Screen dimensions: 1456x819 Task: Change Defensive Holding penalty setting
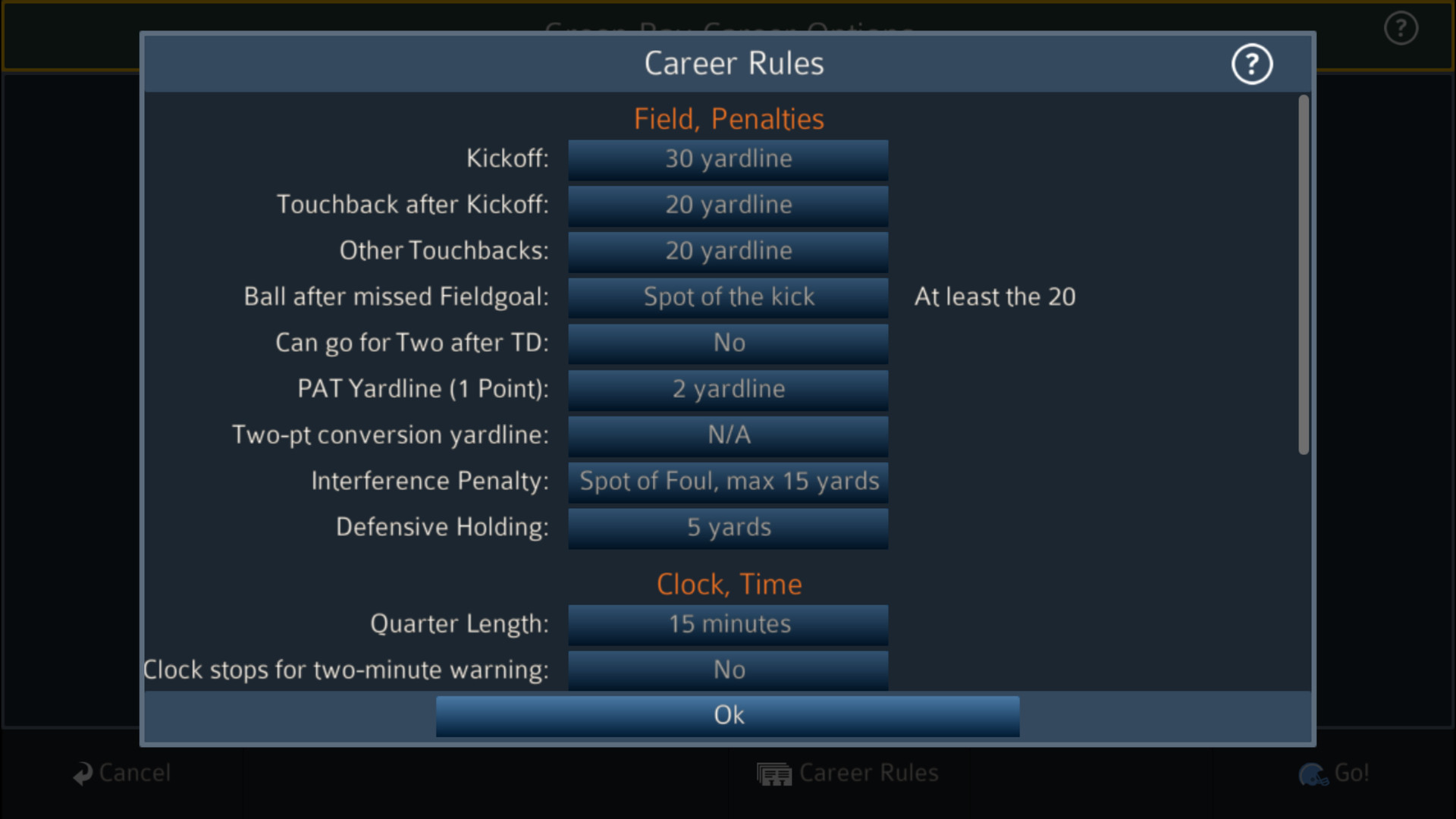click(x=727, y=528)
